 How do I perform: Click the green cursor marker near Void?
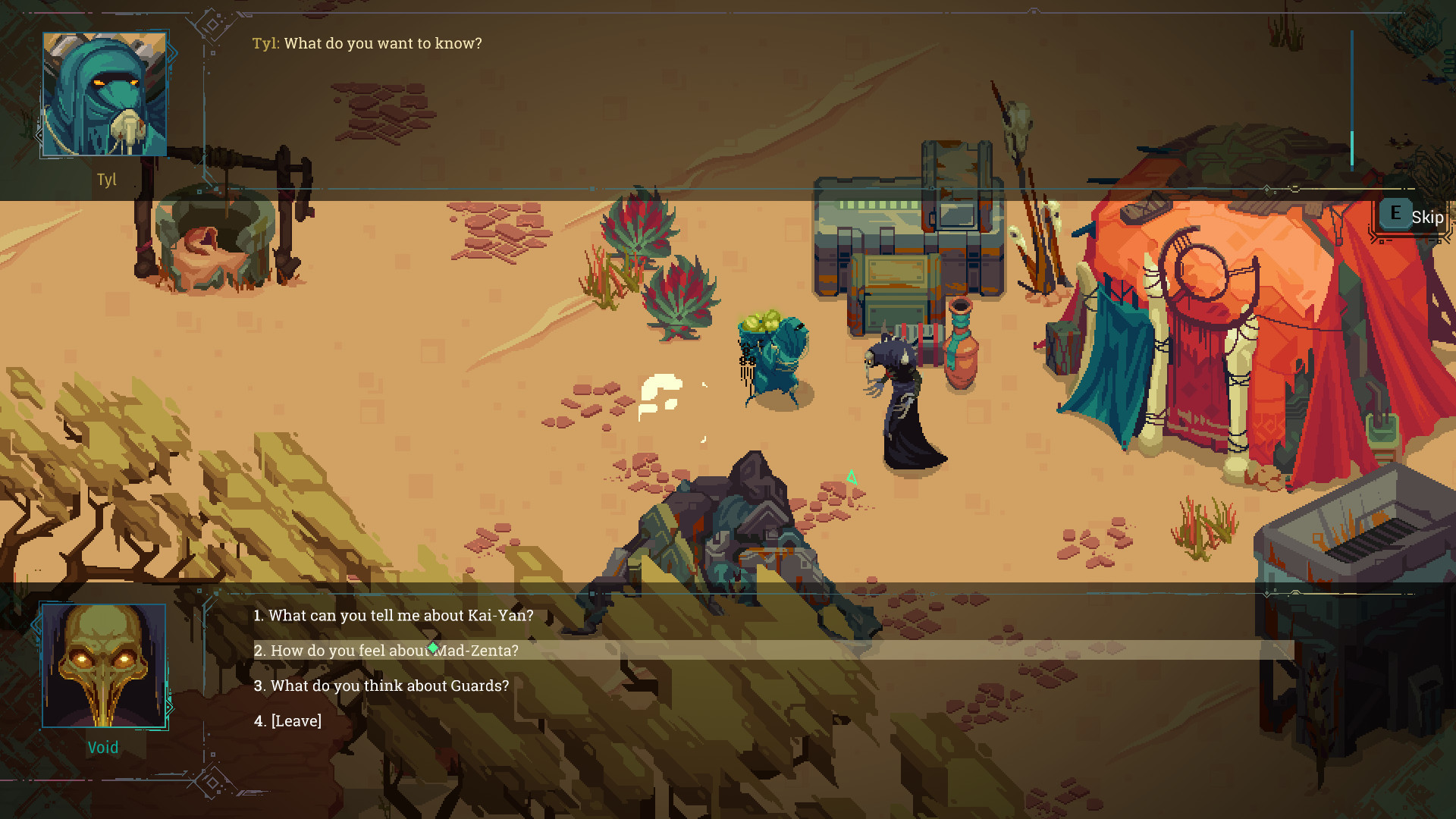point(852,477)
